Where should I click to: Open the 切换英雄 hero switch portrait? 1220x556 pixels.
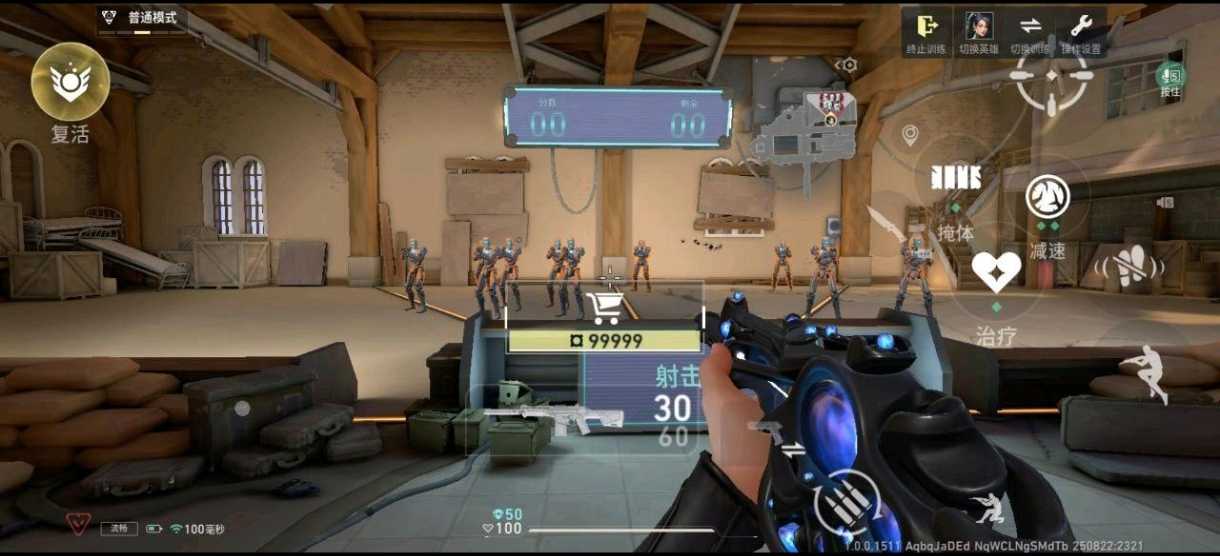978,28
